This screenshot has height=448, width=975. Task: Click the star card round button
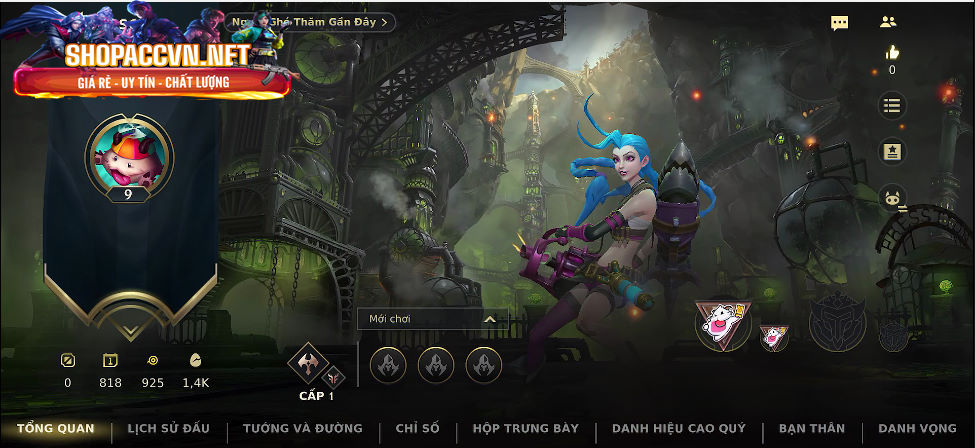pyautogui.click(x=892, y=152)
